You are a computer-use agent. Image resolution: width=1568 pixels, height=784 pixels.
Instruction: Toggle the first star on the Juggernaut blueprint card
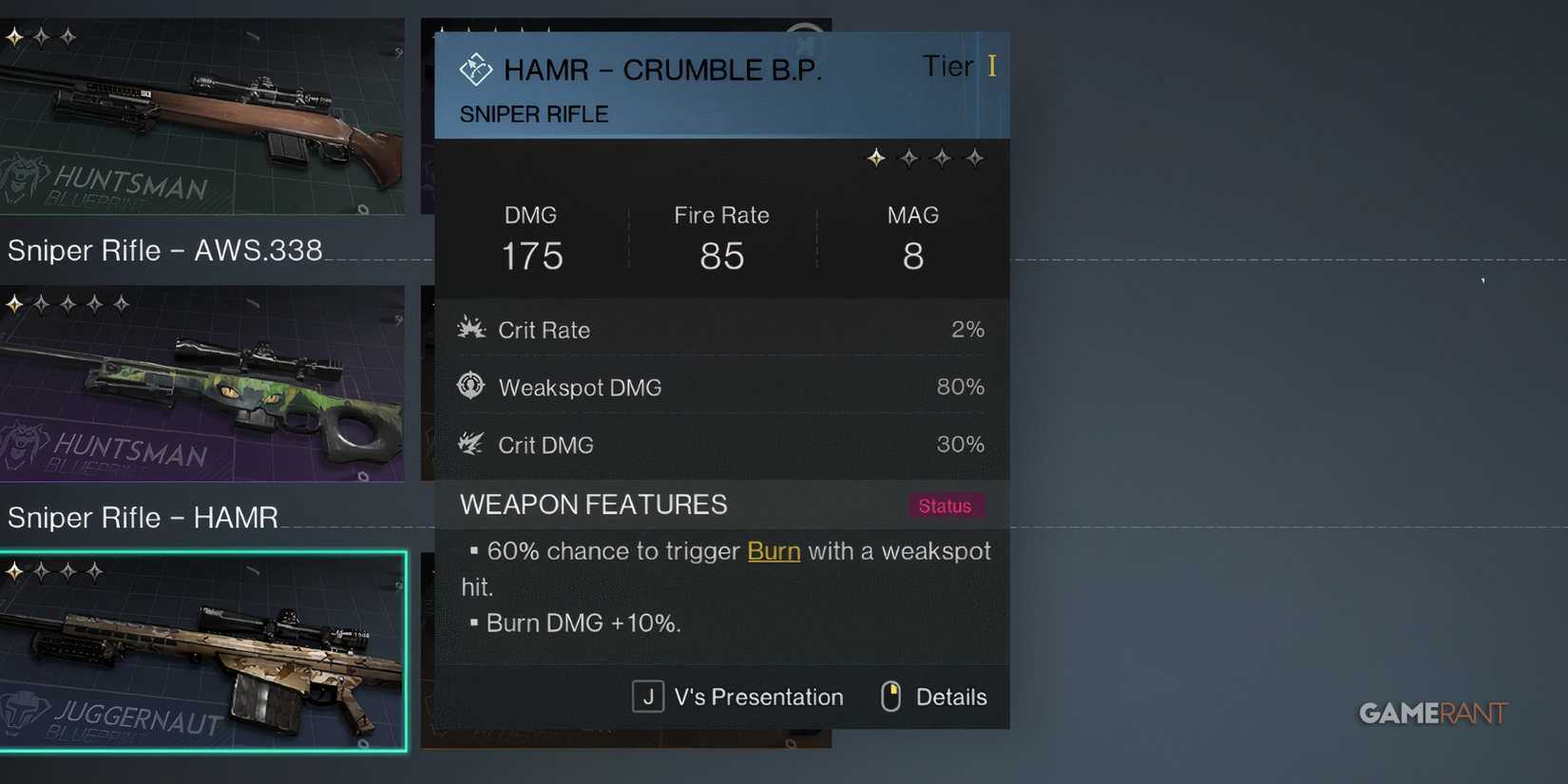pyautogui.click(x=13, y=570)
